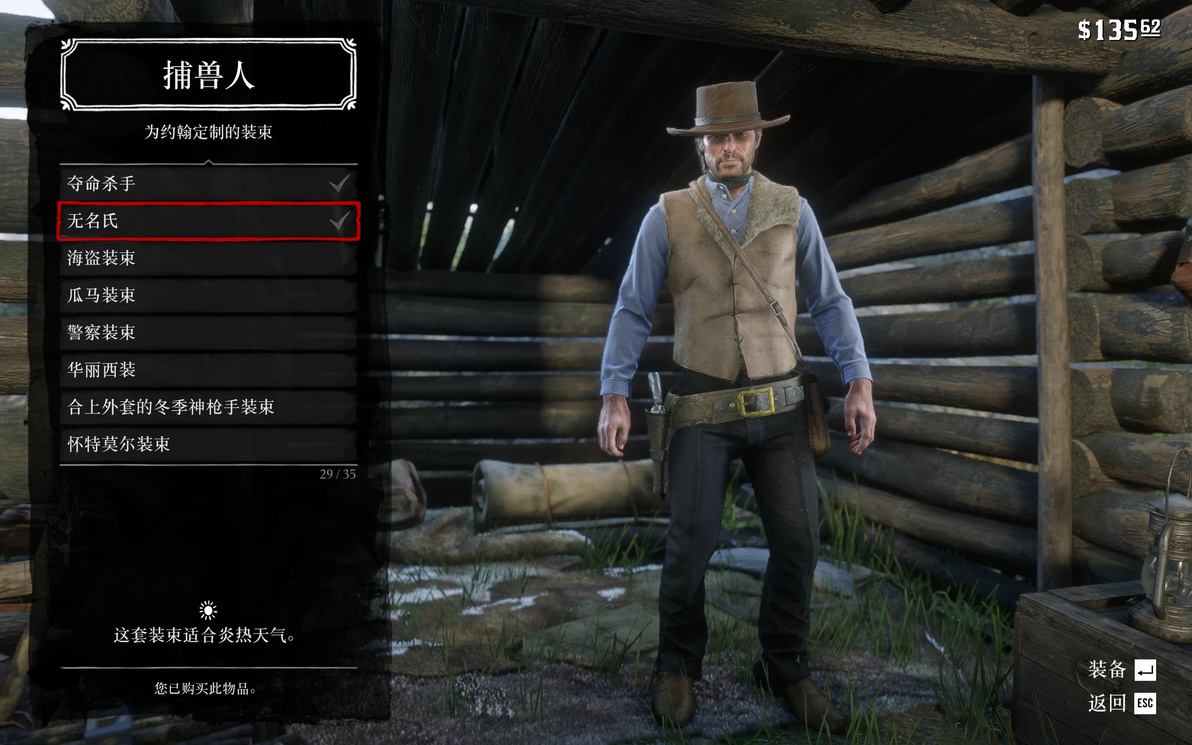The width and height of the screenshot is (1192, 745).
Task: Select the 海盗装束 outfit entry
Action: pyautogui.click(x=208, y=258)
